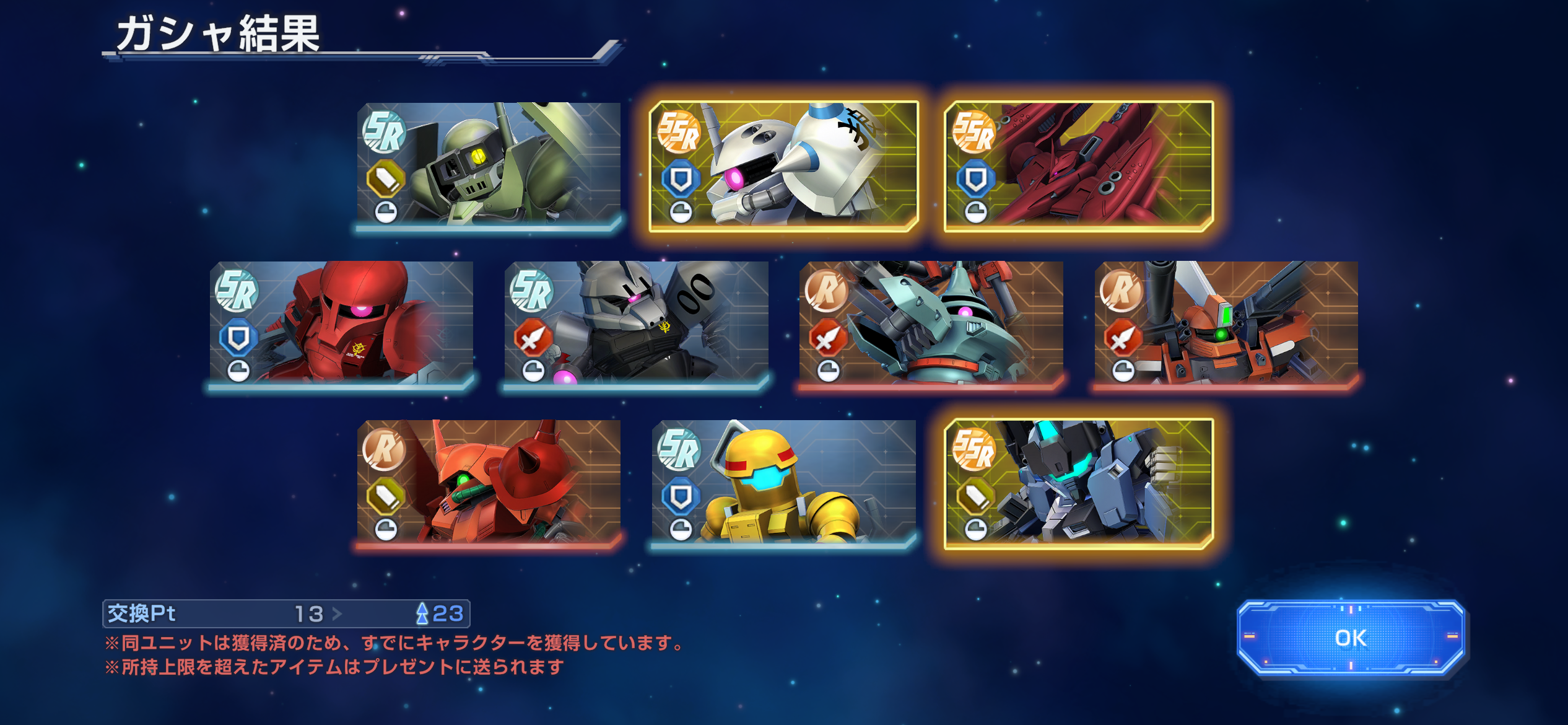Choose the white Zaku SSR unit card
This screenshot has height=725, width=1568.
click(x=783, y=166)
